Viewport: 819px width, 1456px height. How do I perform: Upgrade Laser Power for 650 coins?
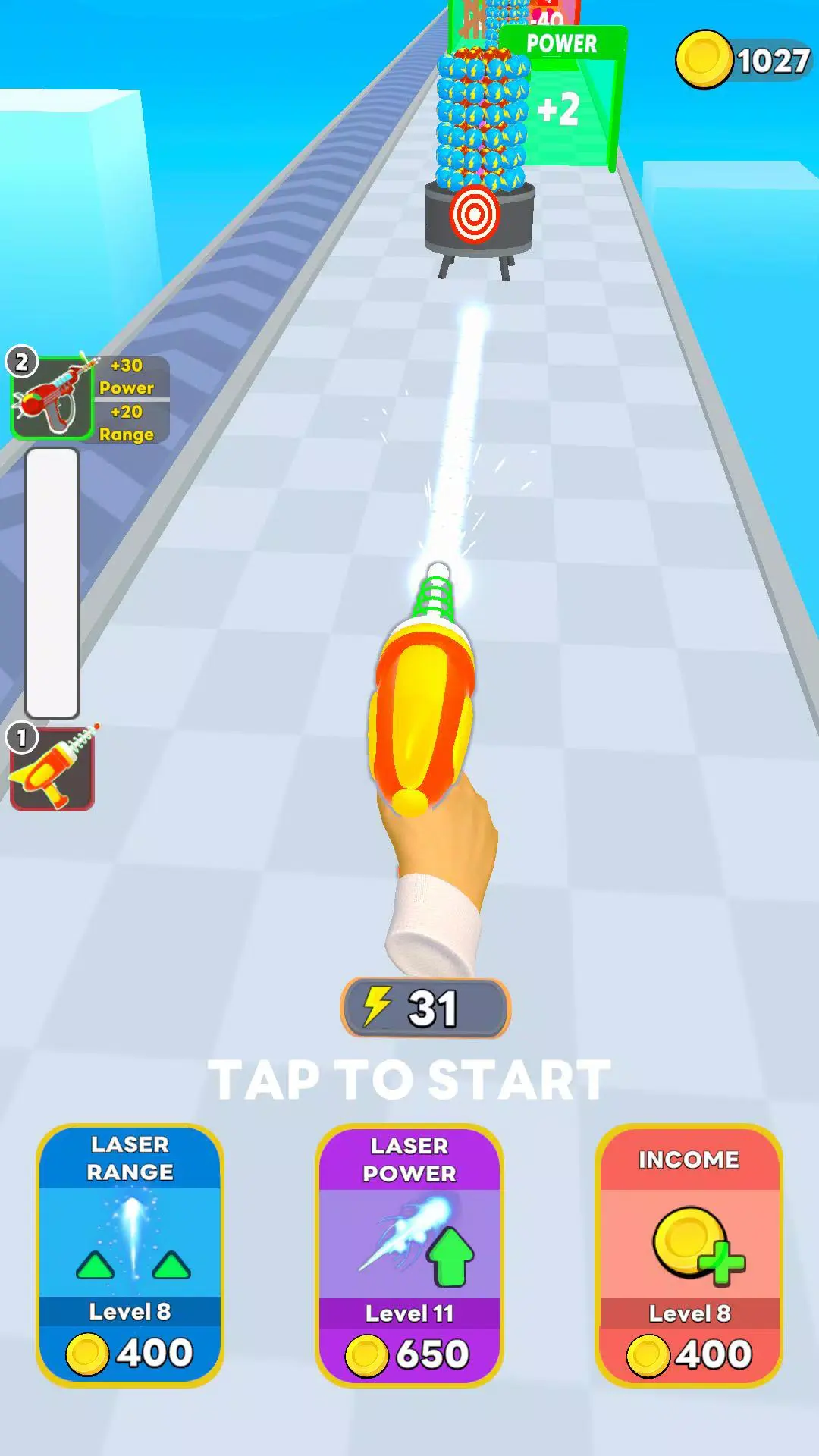pos(409,1255)
